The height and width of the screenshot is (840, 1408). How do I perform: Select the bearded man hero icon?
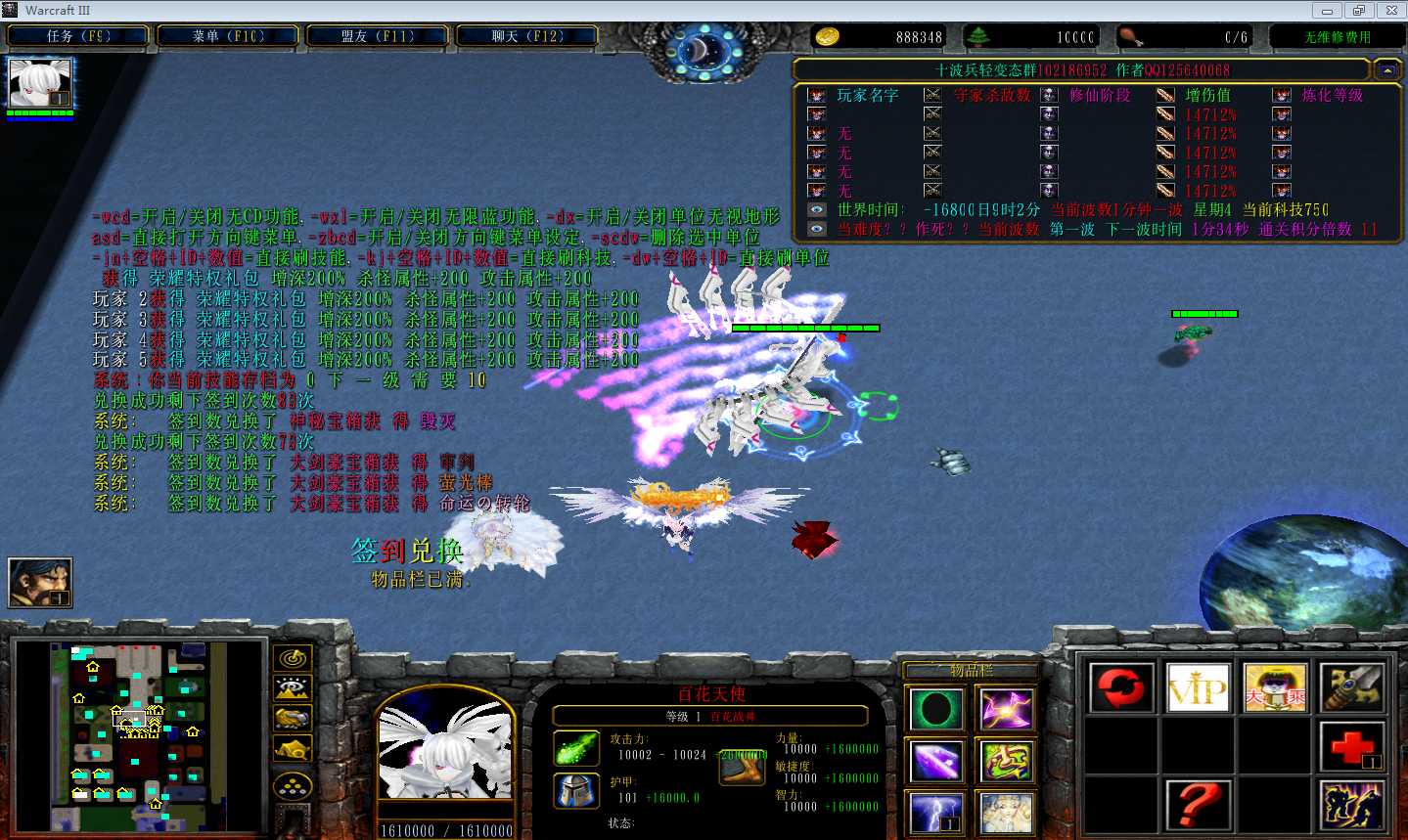40,582
